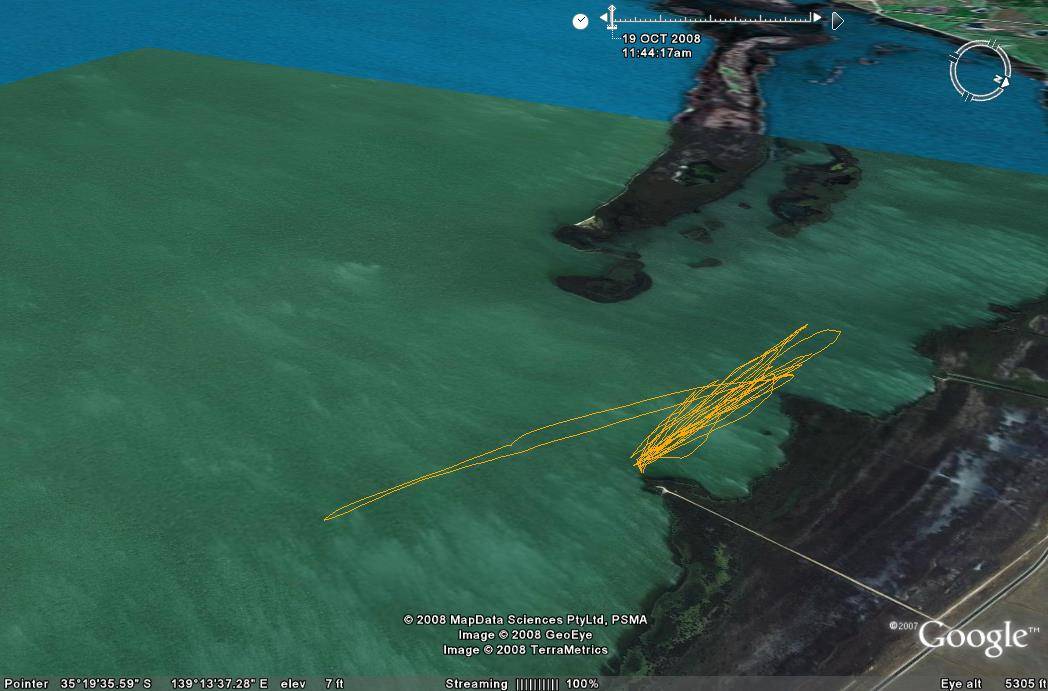Play the time animation
The width and height of the screenshot is (1048, 691).
click(x=838, y=20)
